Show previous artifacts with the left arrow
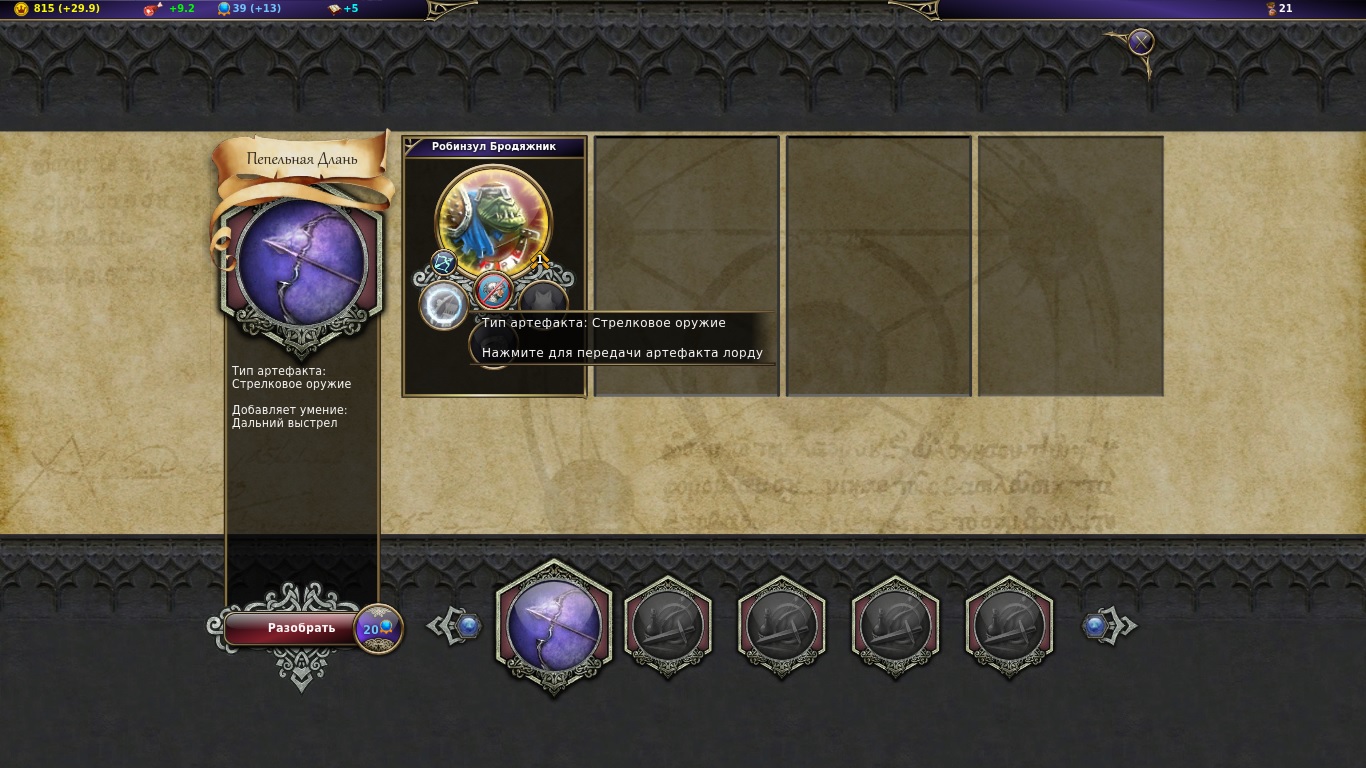The image size is (1366, 768). 458,627
